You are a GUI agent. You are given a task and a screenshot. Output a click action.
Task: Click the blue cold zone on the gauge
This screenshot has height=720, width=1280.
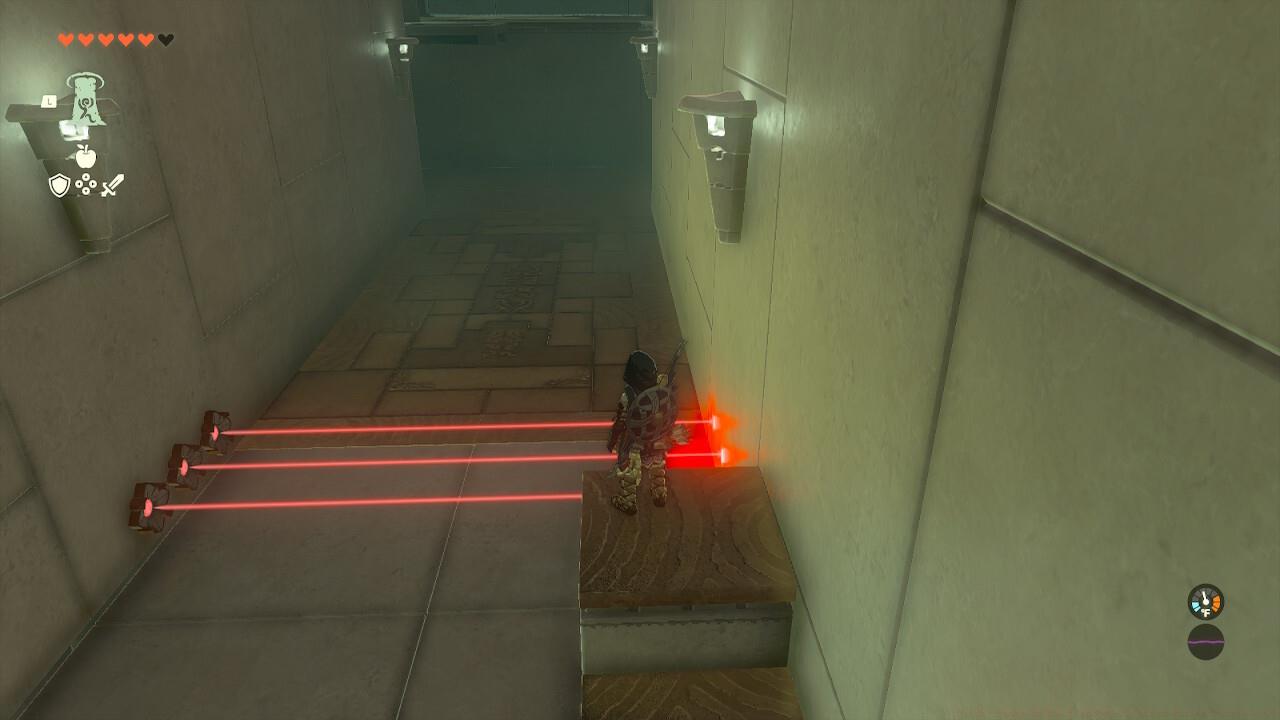point(1196,606)
